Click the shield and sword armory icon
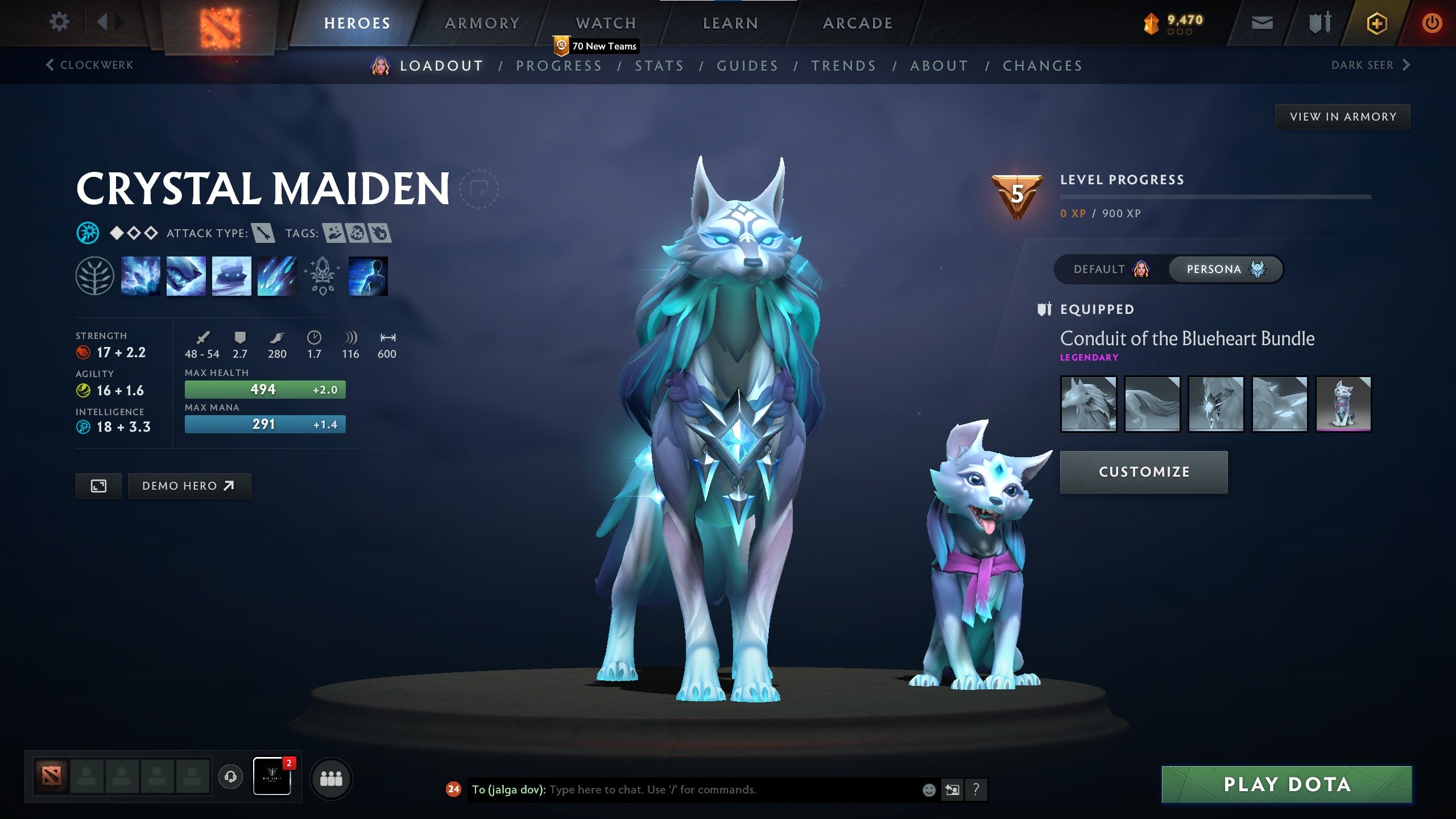Screen dimensions: 1456x819 click(1319, 23)
